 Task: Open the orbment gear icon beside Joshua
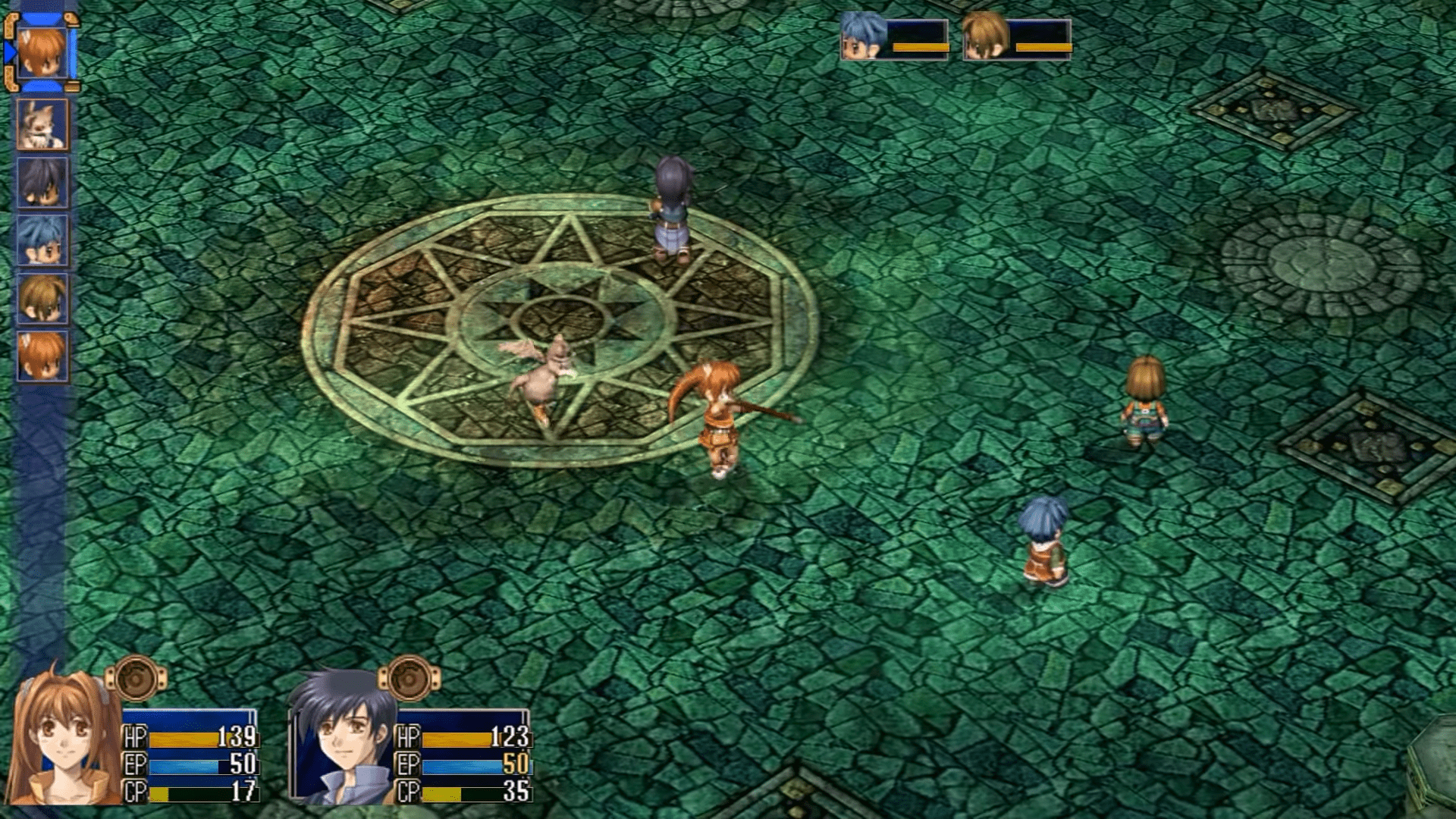point(409,679)
